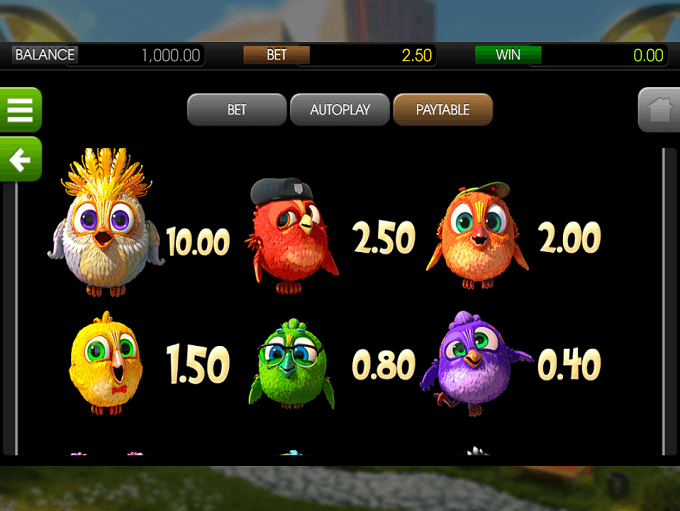Click the grey home button
680x511 pixels.
pyautogui.click(x=659, y=110)
